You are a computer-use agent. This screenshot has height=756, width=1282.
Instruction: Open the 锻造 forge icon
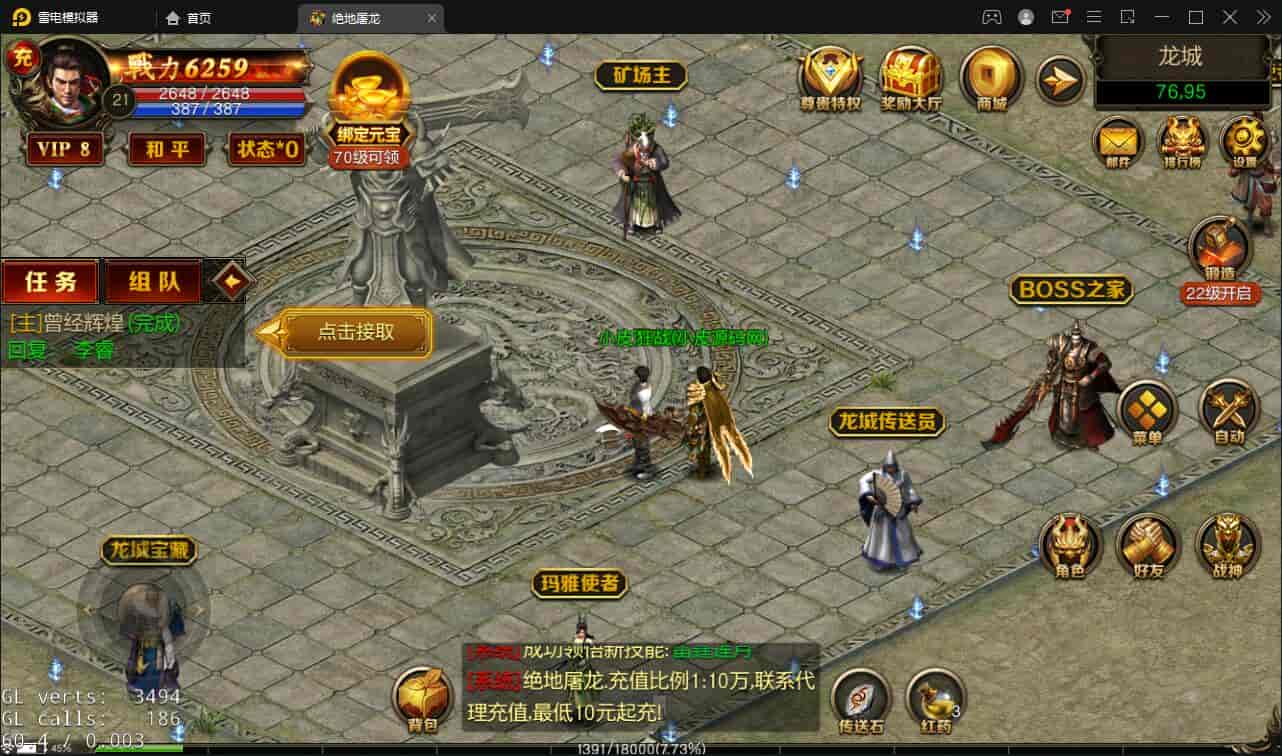pyautogui.click(x=1219, y=250)
